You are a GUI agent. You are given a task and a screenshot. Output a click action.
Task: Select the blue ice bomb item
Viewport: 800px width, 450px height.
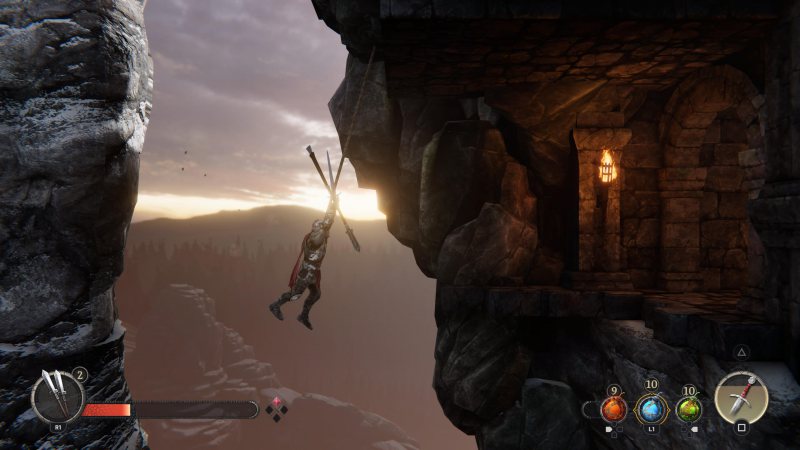click(651, 408)
